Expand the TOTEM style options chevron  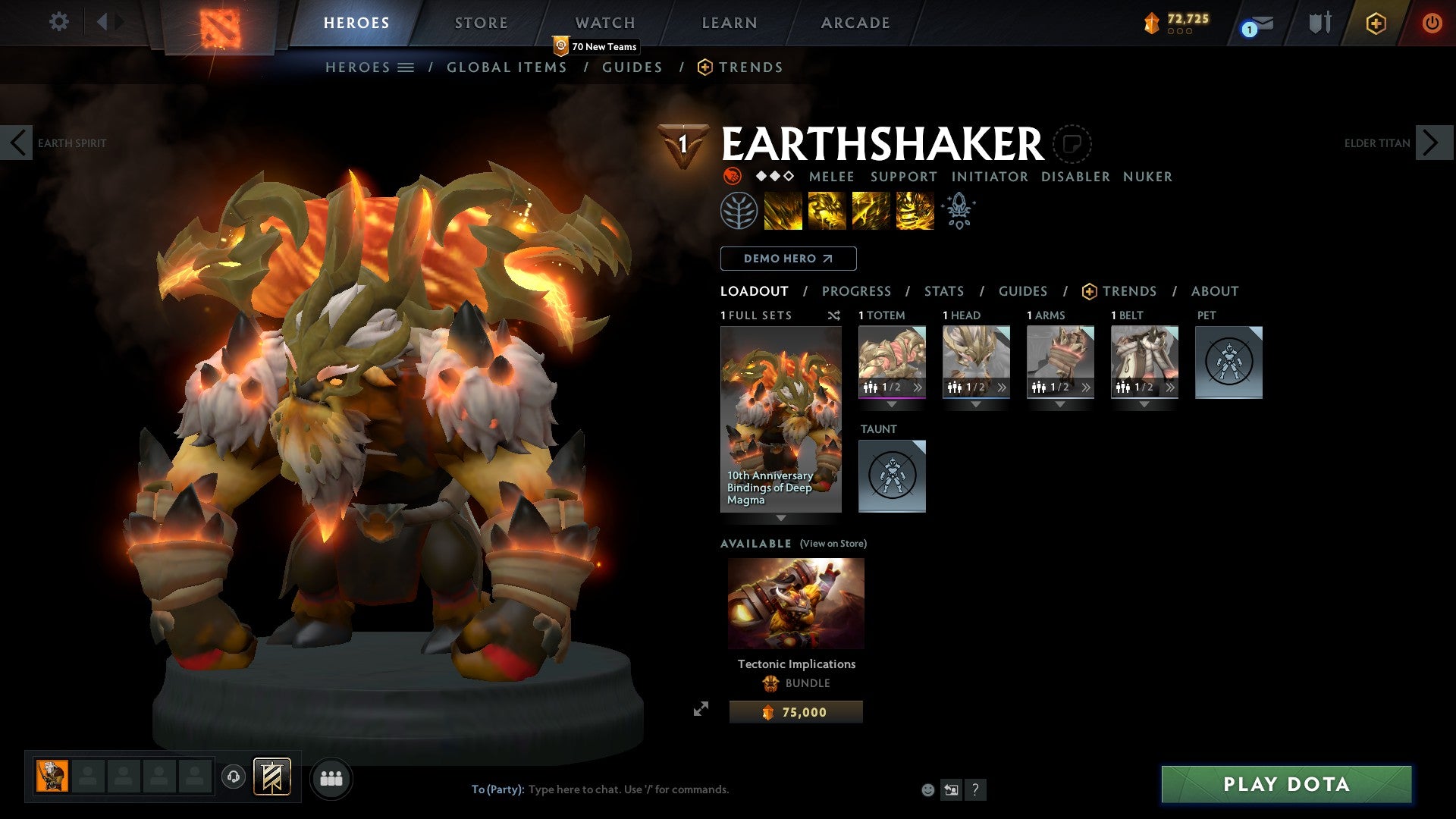[918, 387]
